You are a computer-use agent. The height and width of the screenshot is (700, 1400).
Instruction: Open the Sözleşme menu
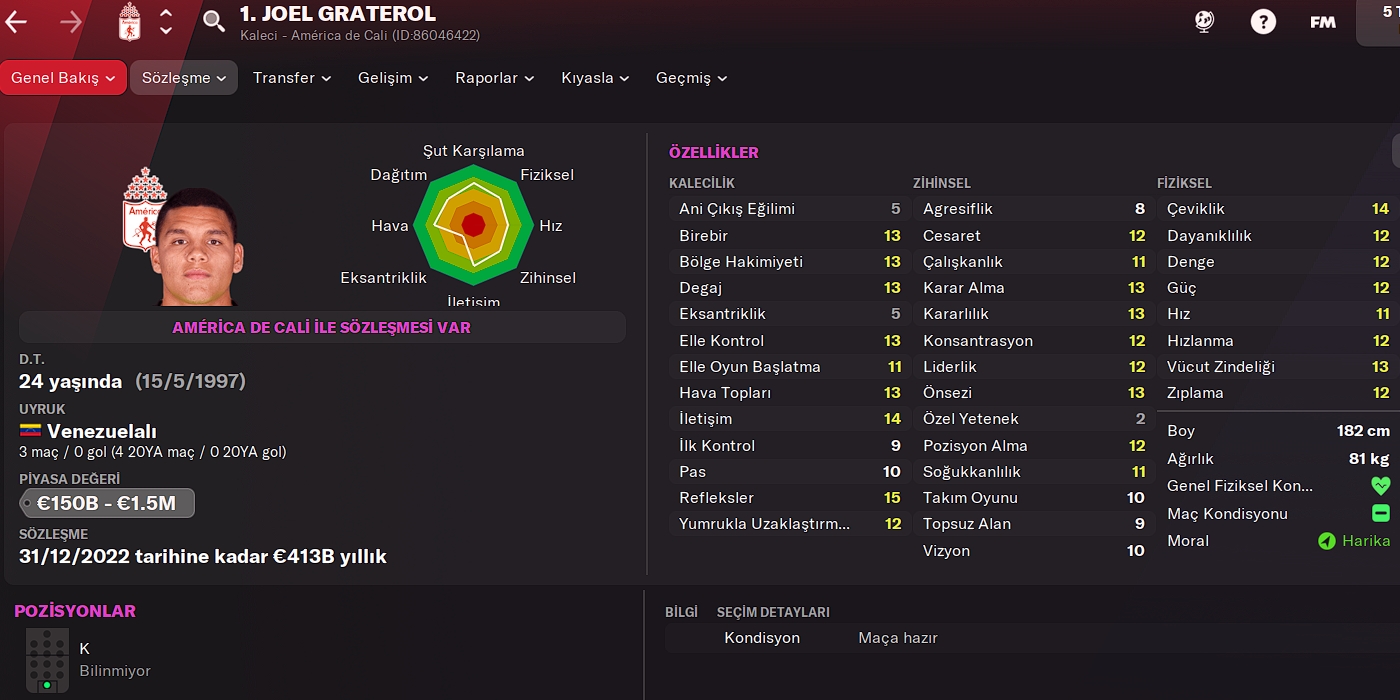click(183, 78)
